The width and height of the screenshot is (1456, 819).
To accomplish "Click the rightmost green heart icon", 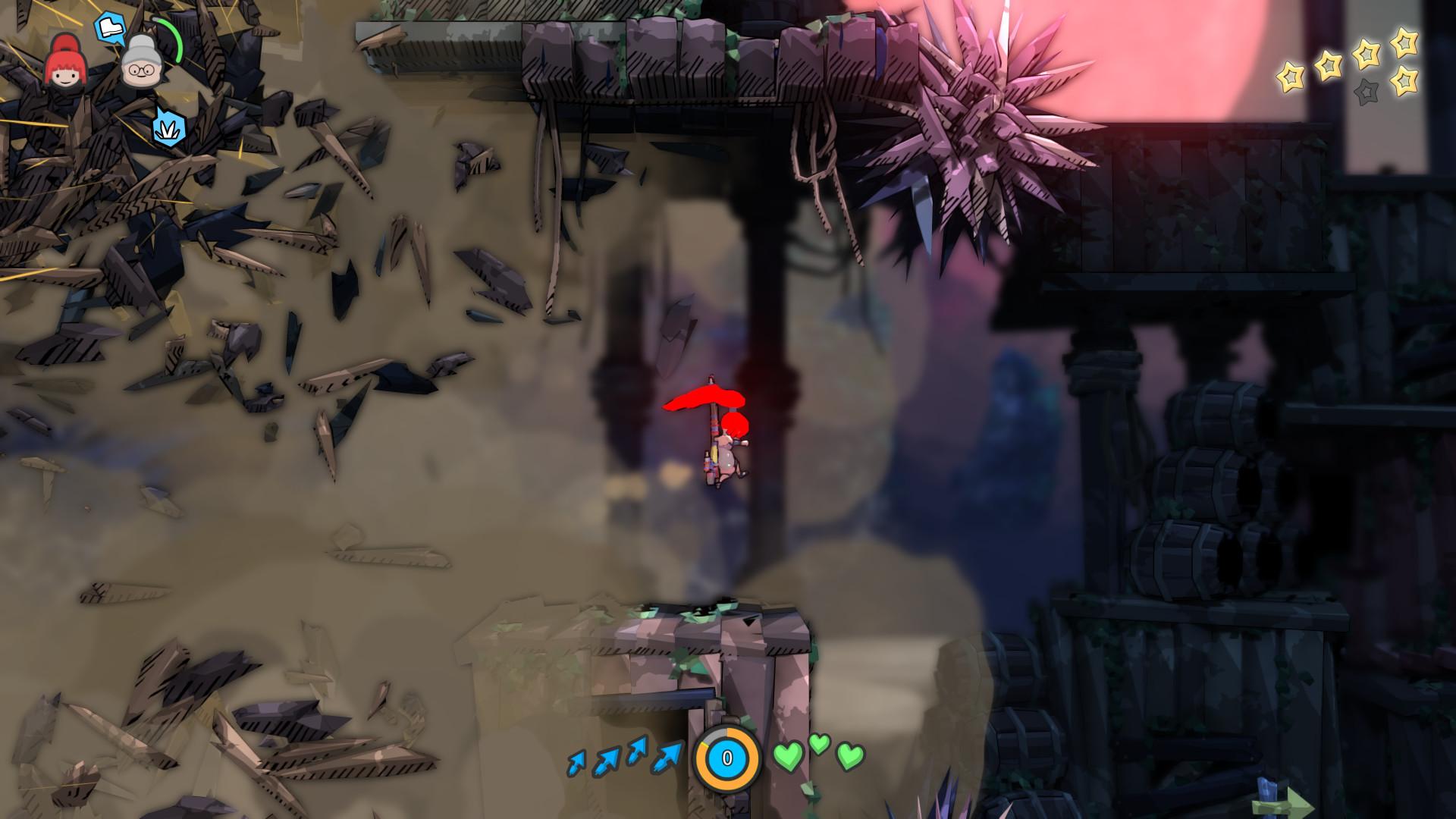I will click(851, 758).
